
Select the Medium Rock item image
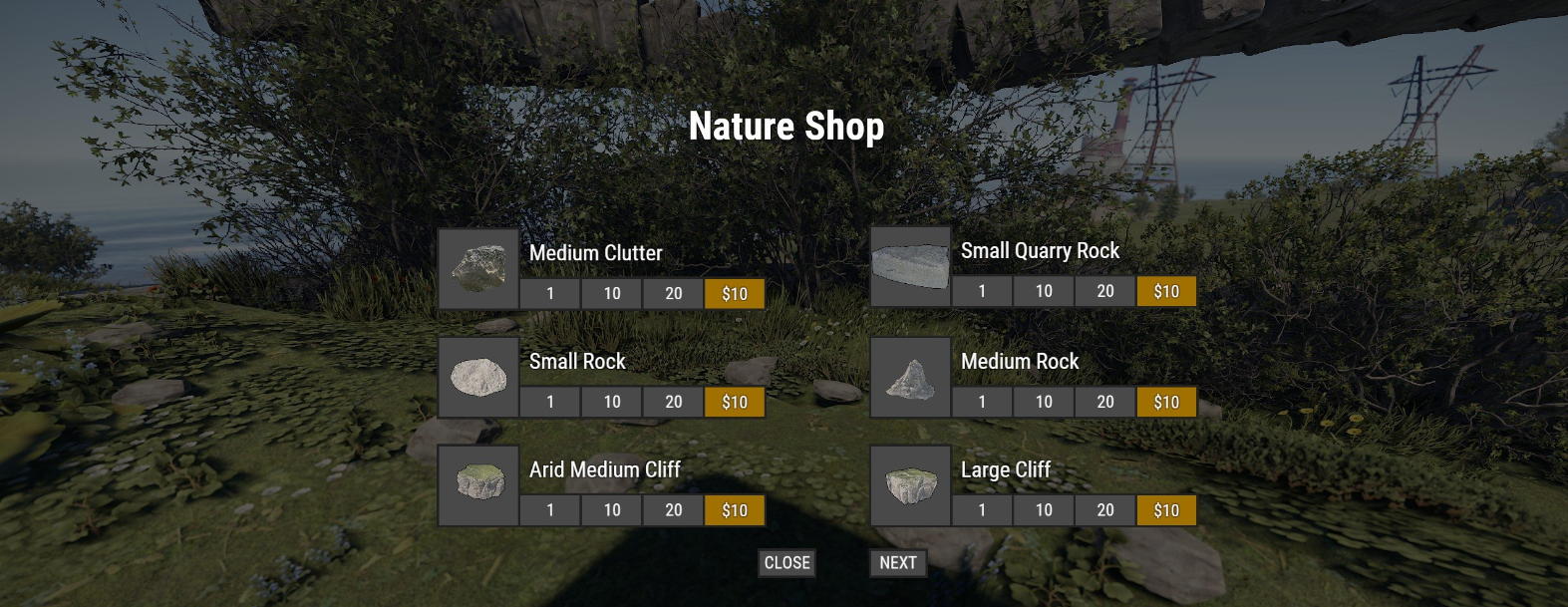point(910,378)
